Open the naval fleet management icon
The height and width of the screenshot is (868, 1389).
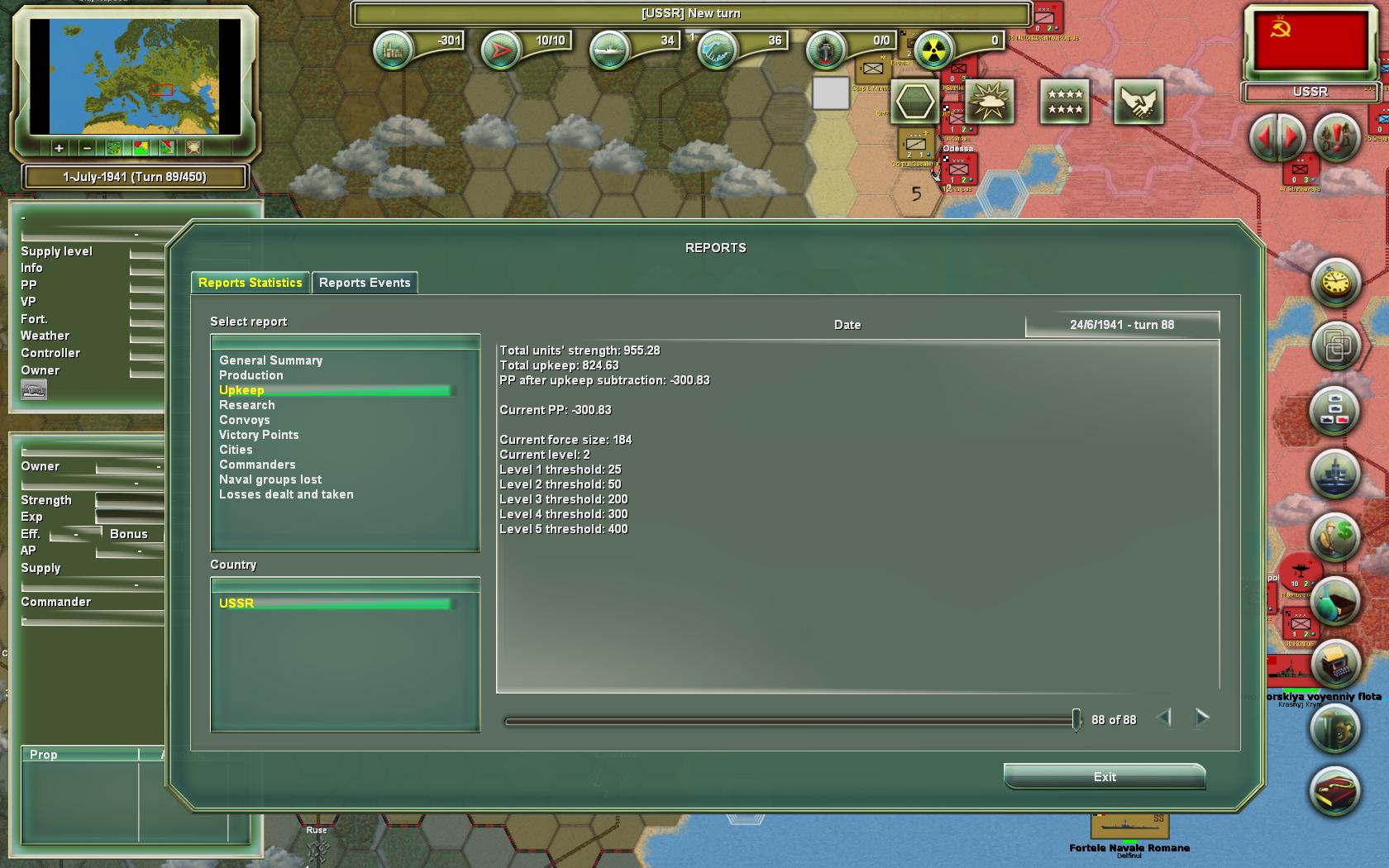click(1333, 474)
